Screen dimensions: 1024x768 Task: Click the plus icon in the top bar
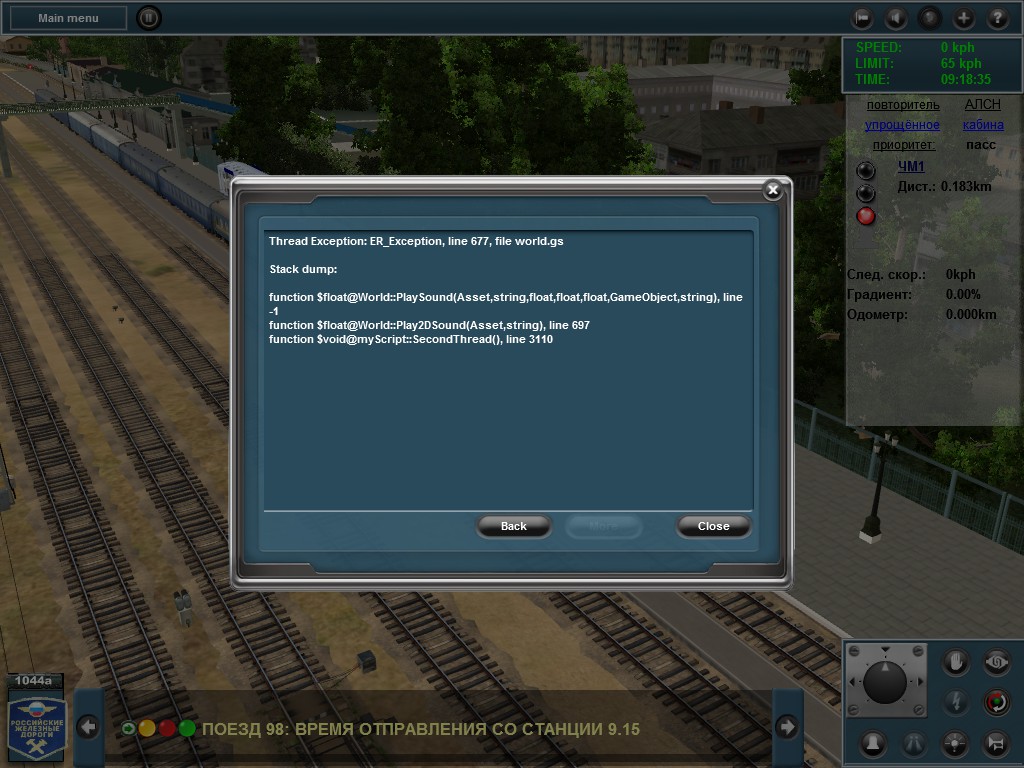click(x=963, y=18)
